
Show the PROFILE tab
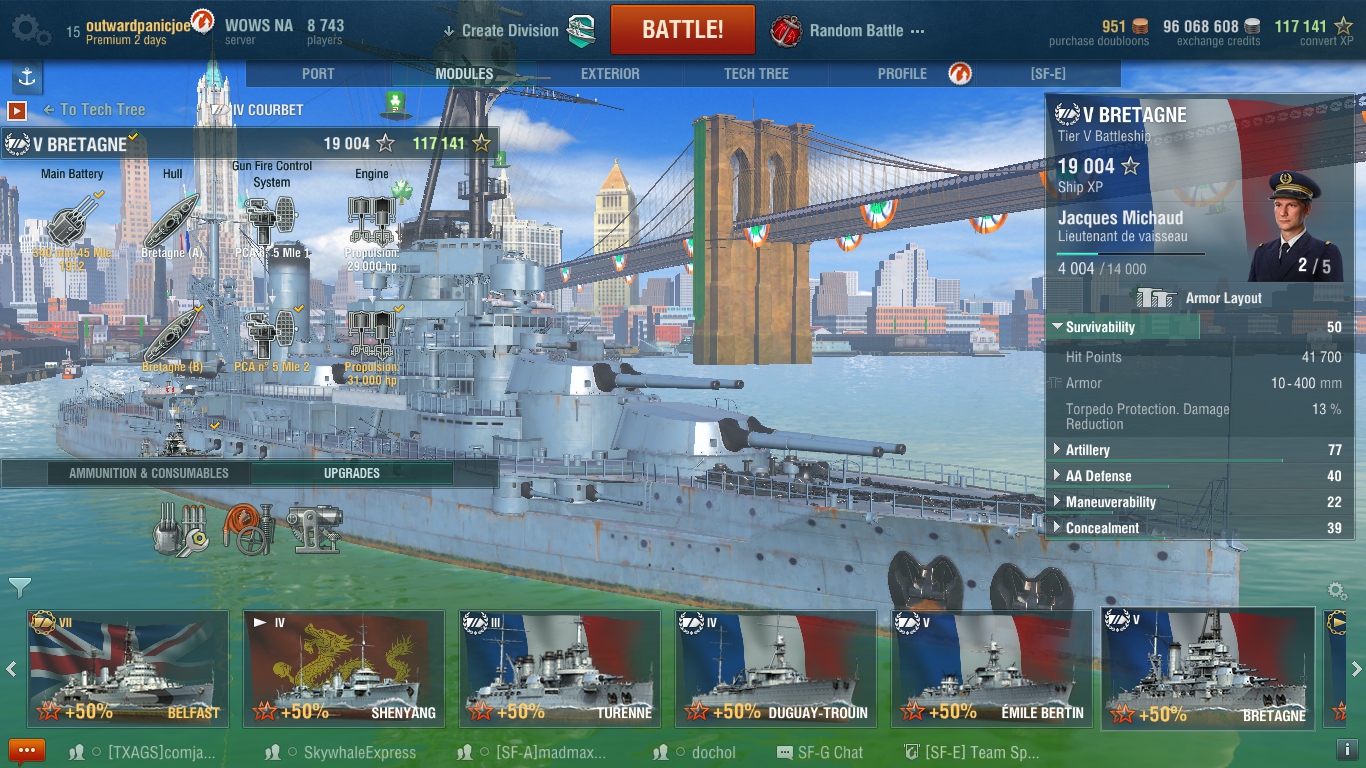click(x=902, y=74)
